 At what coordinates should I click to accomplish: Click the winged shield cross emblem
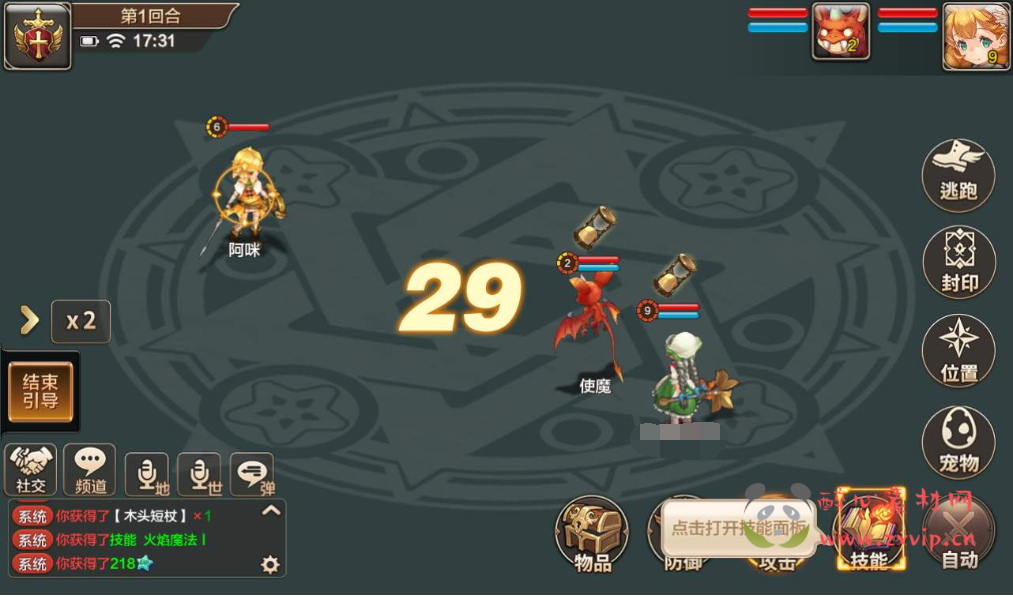[37, 36]
